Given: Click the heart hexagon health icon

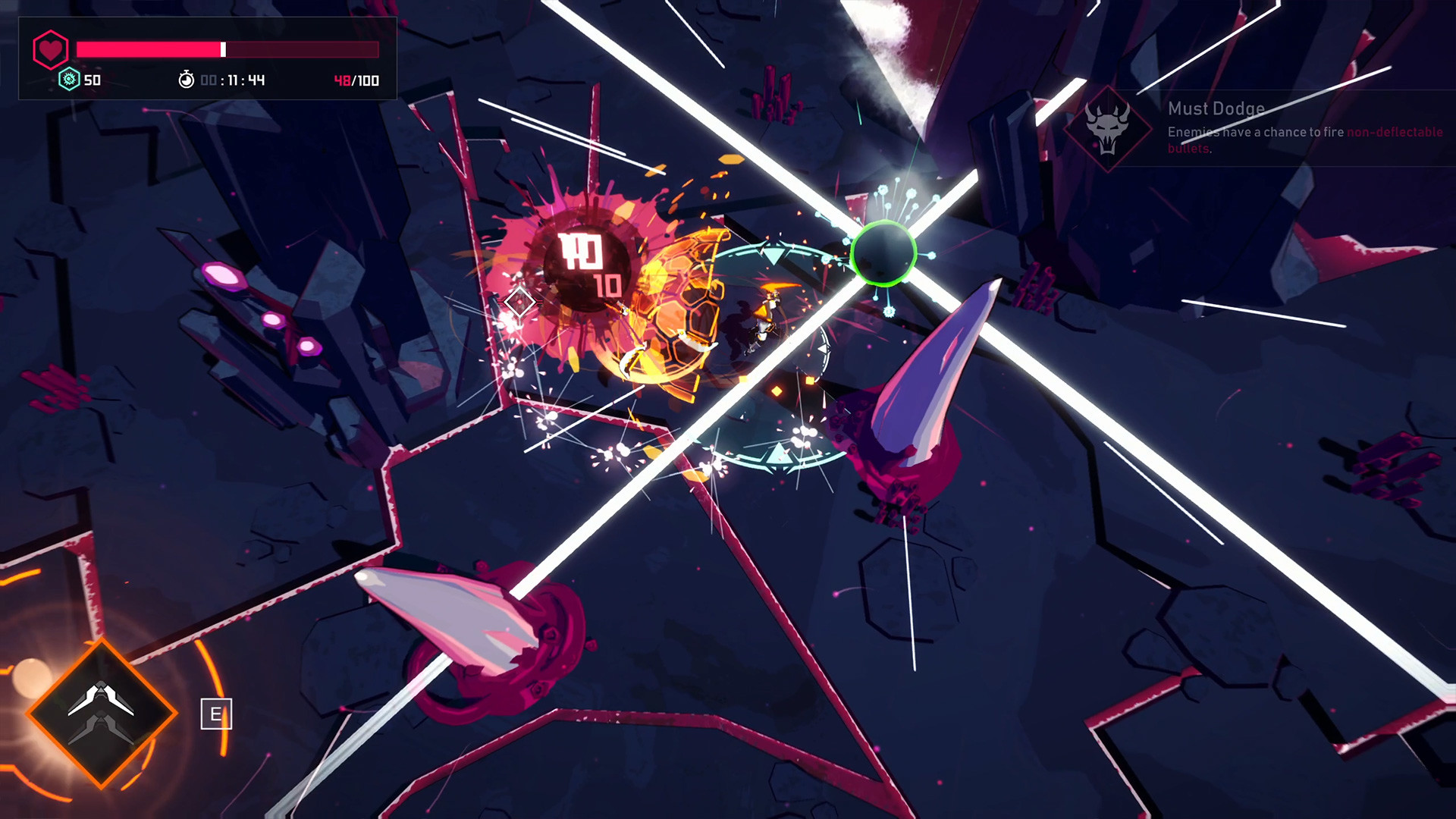Looking at the screenshot, I should (51, 50).
